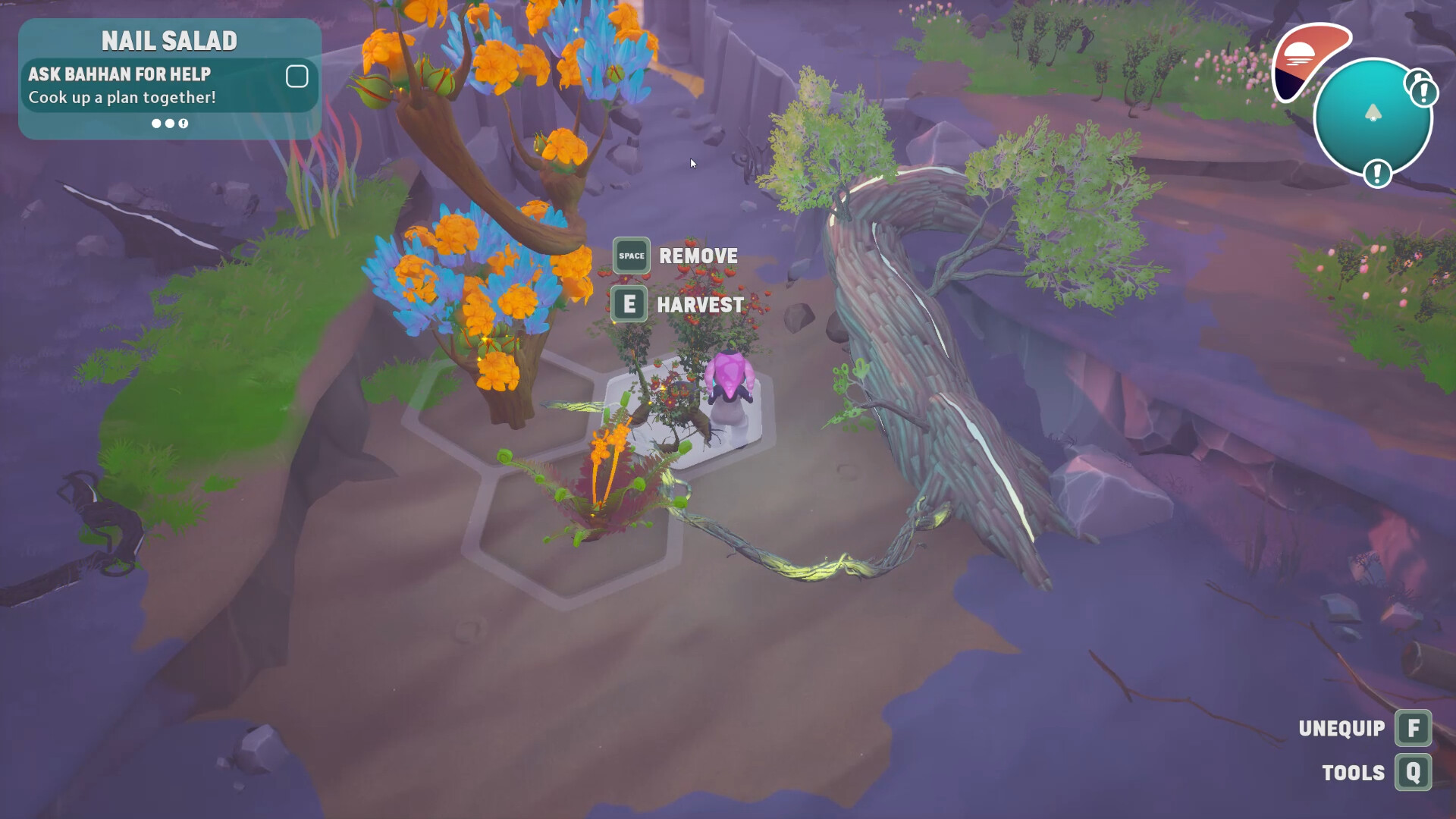
Task: Check the Ask Bahhan For Help objective checkbox
Action: click(297, 77)
